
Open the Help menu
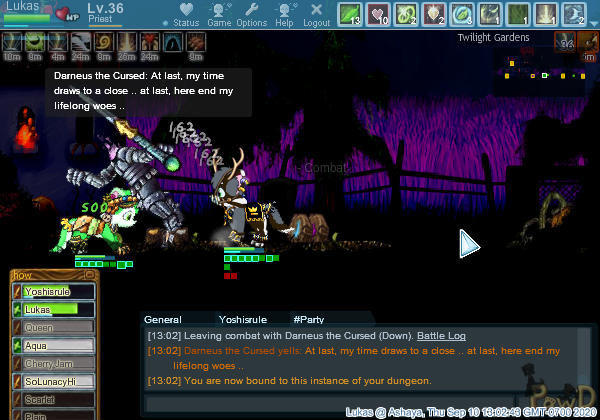click(284, 15)
